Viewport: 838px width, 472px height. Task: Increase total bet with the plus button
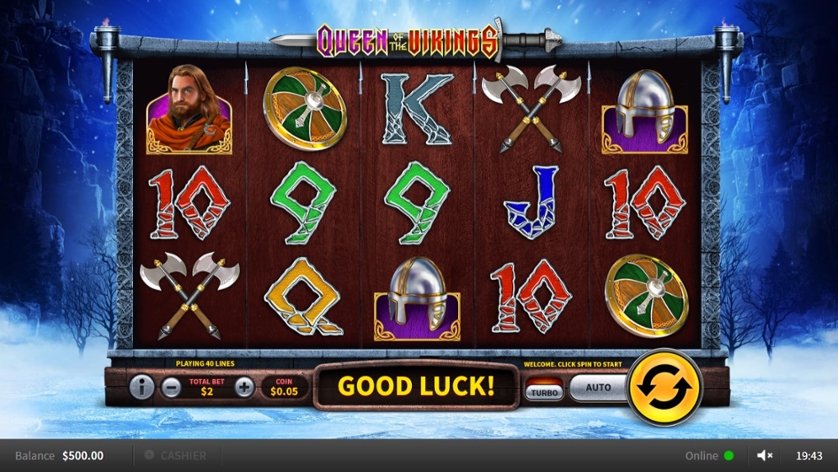[244, 387]
